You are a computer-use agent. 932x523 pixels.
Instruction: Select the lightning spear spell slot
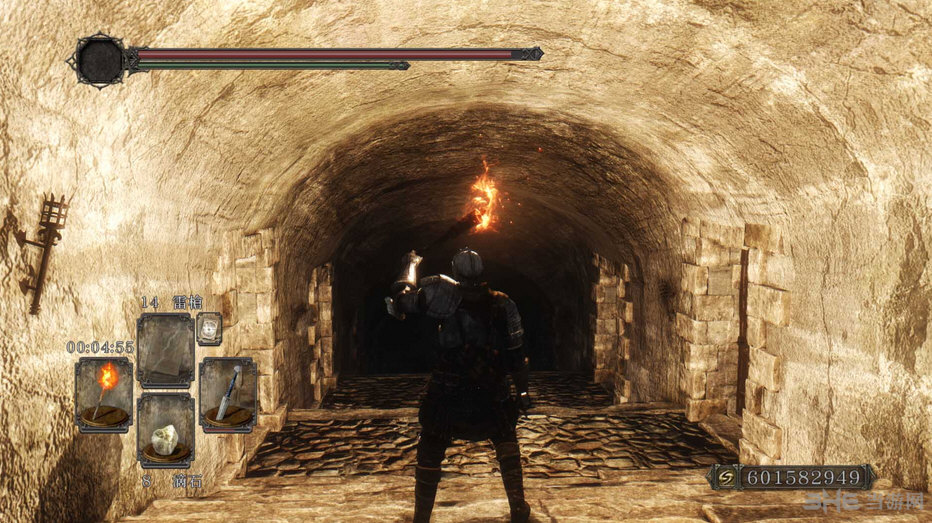pyautogui.click(x=165, y=350)
